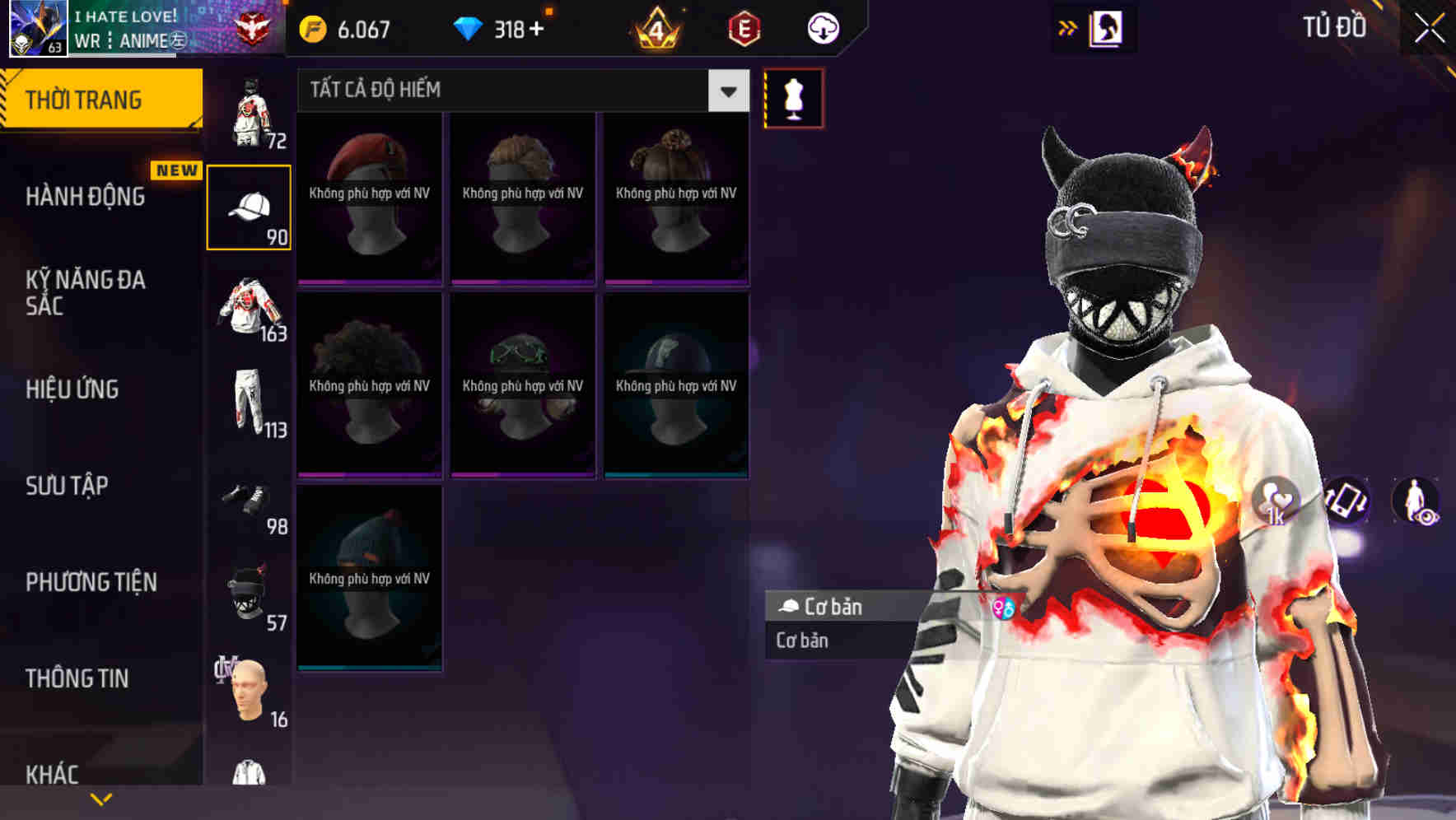Open the cloud download icon in the top bar
Image resolution: width=1456 pixels, height=820 pixels.
coord(824,27)
